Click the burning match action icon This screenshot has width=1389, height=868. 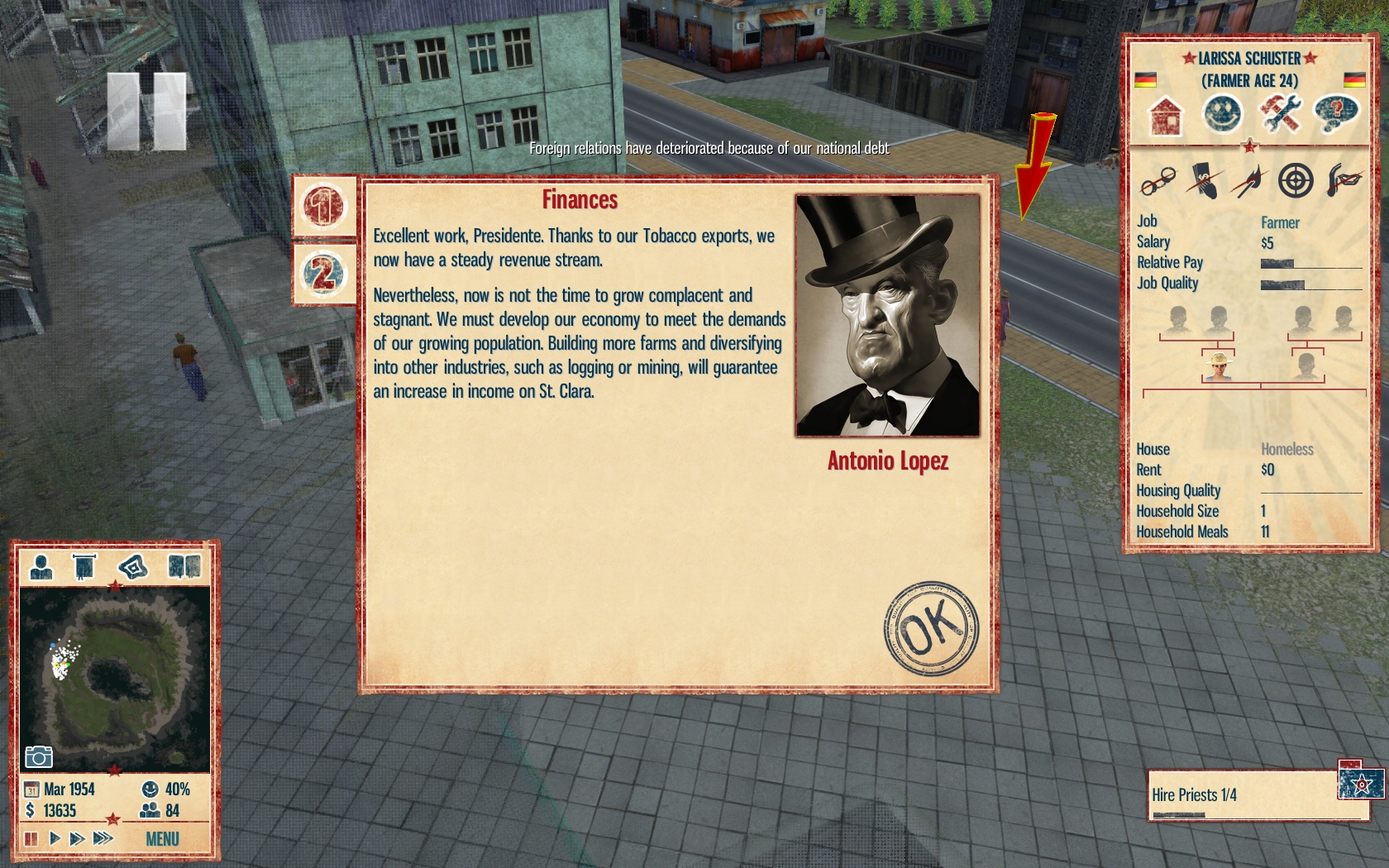[x=1249, y=180]
